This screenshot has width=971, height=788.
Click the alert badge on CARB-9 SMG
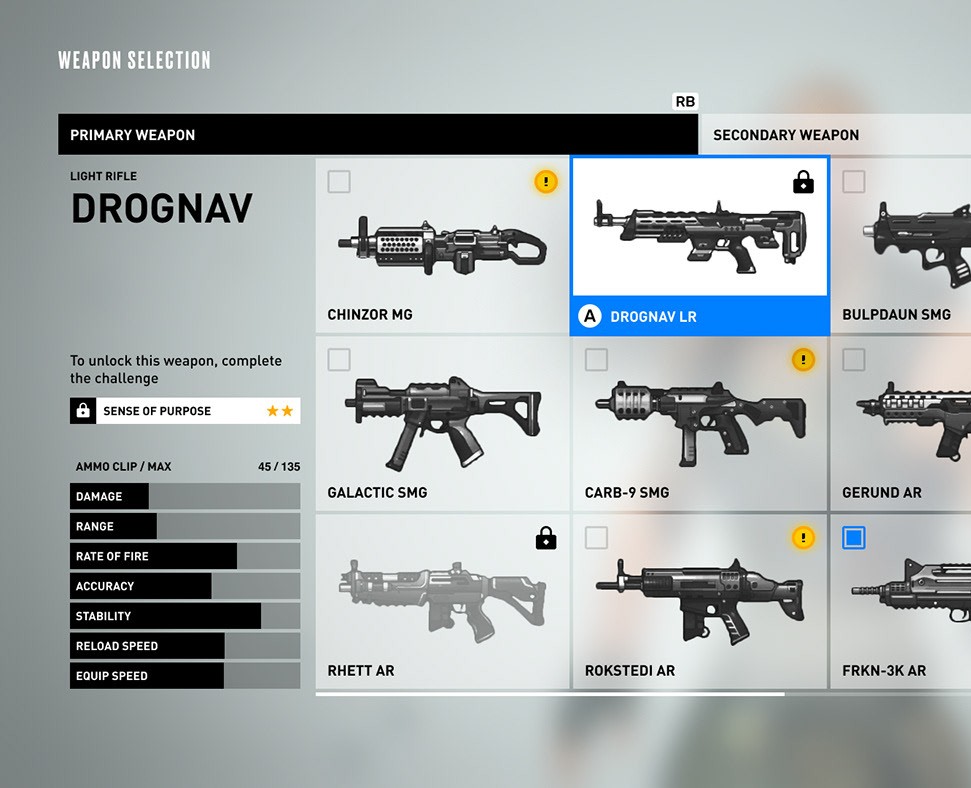803,359
